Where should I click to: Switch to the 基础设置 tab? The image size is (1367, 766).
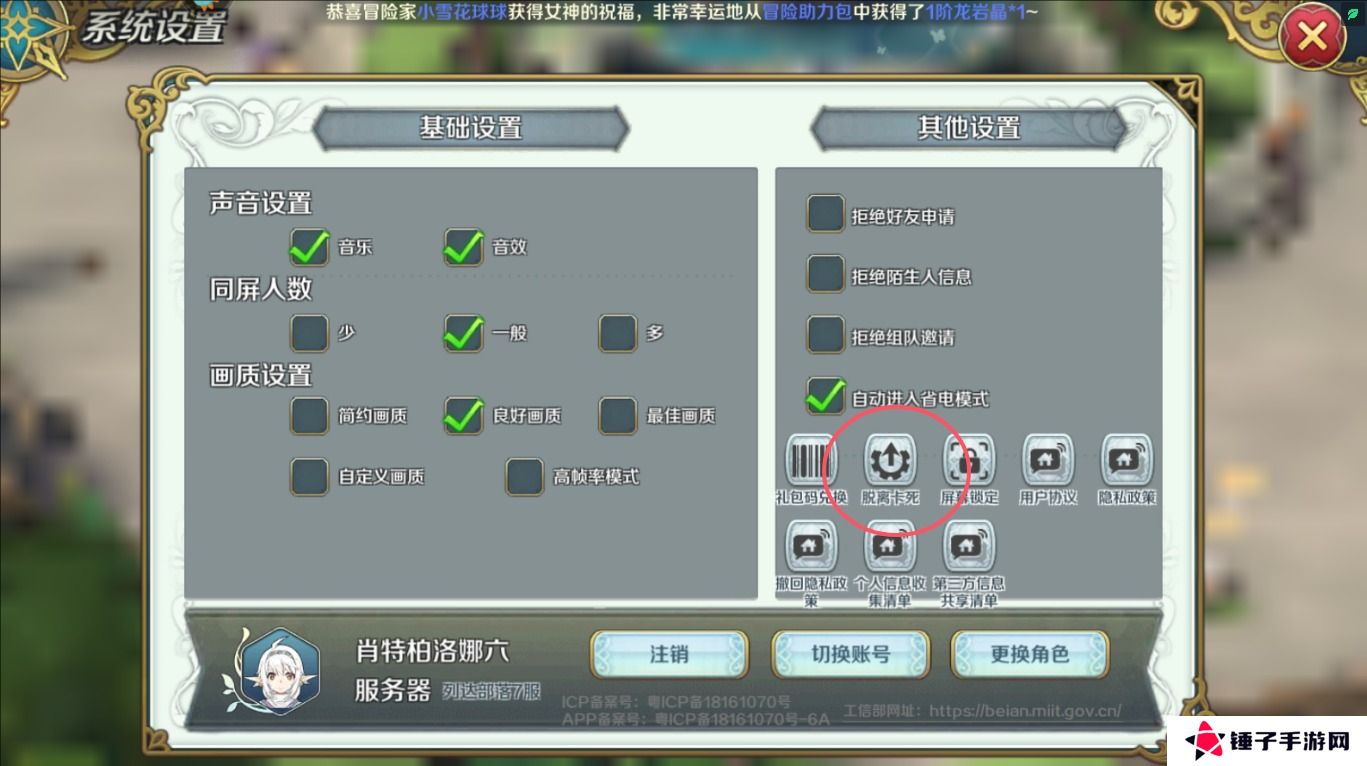click(x=470, y=128)
